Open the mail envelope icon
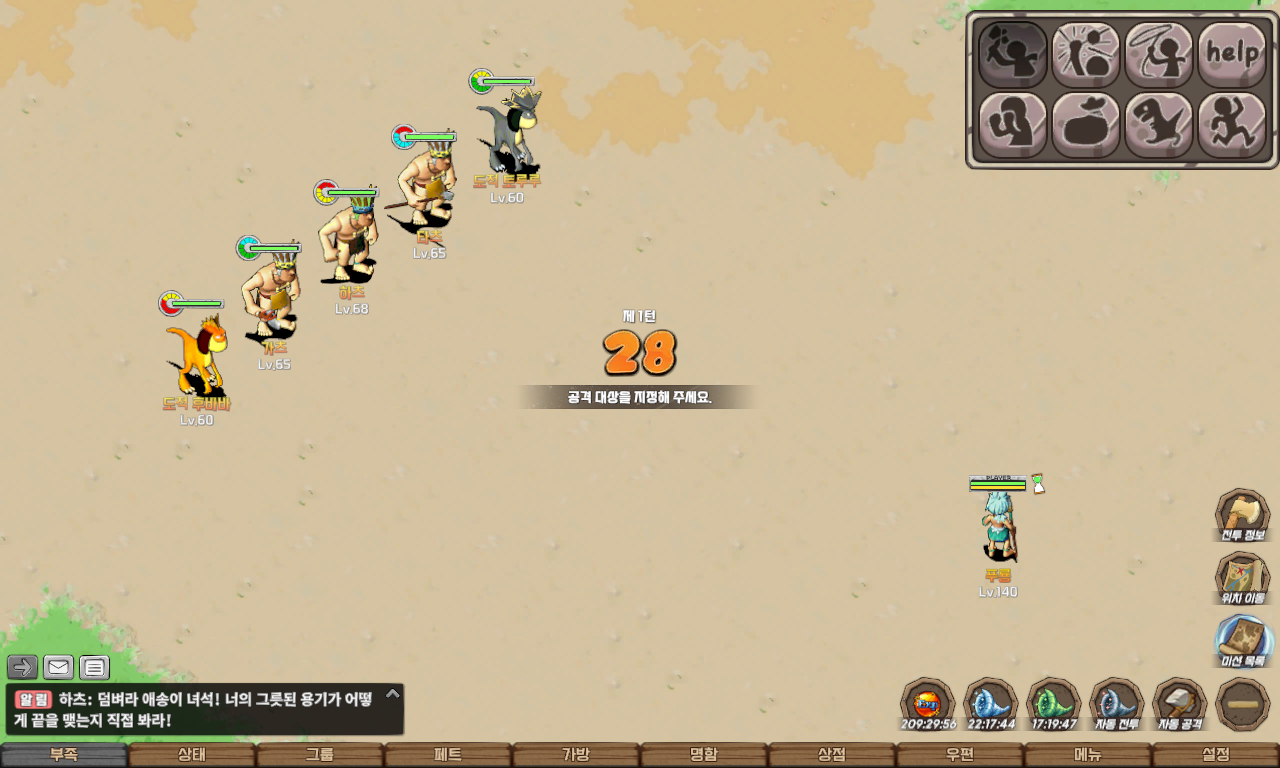This screenshot has height=768, width=1280. pos(58,667)
